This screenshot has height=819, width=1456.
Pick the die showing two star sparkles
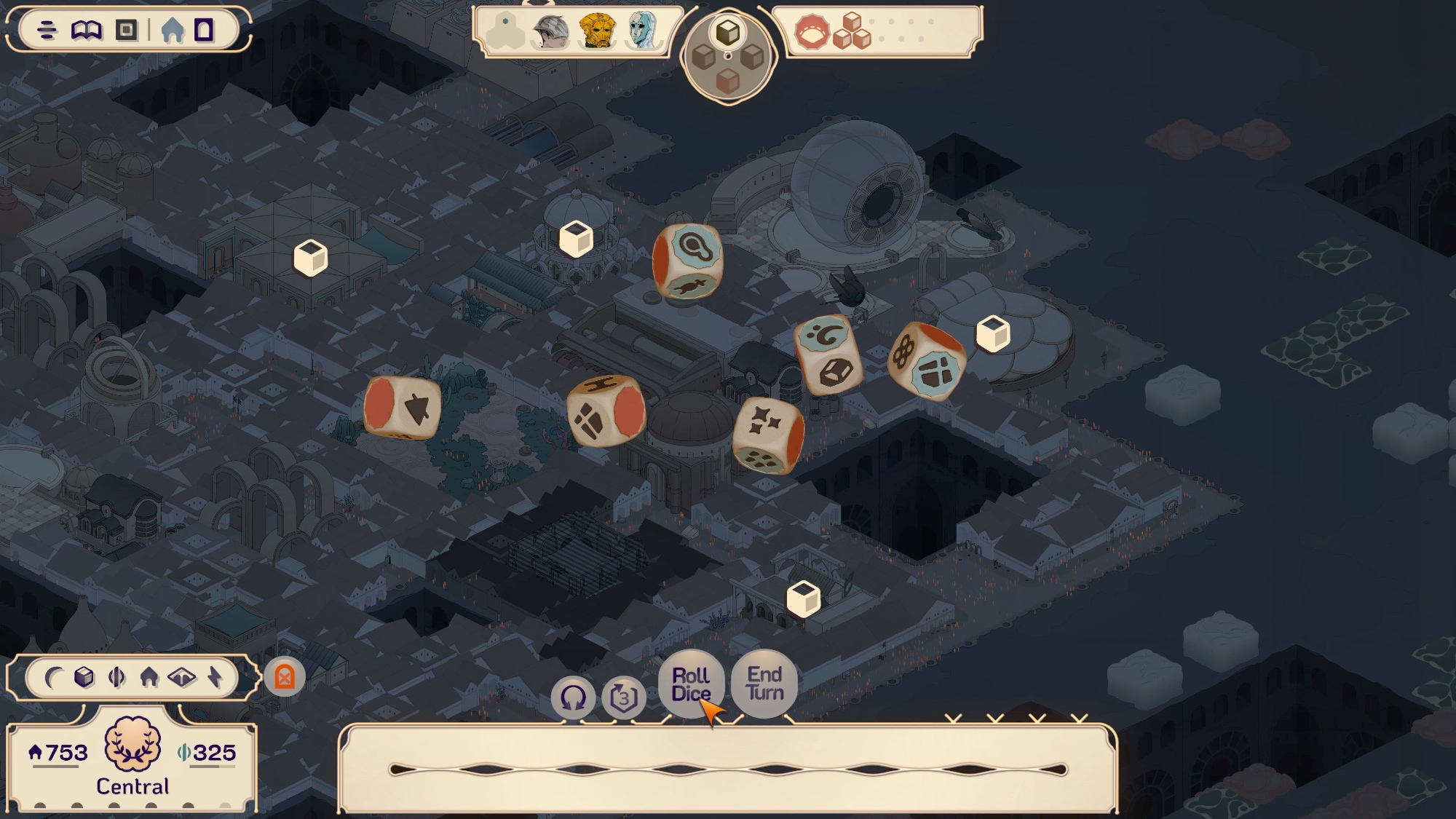point(767,435)
